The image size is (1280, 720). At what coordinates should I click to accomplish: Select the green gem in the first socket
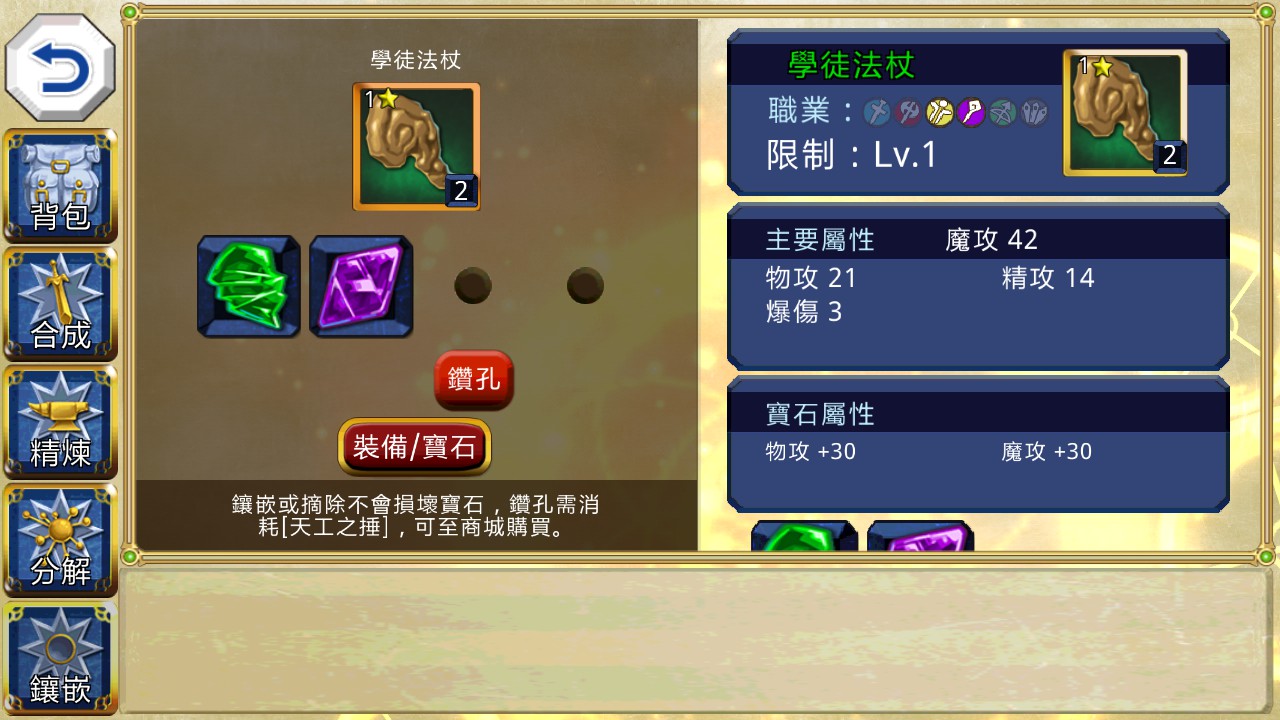247,286
